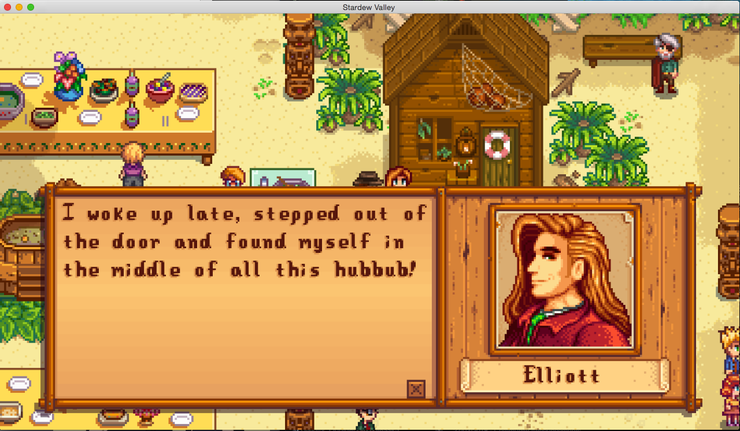This screenshot has height=431, width=740.
Task: Minimize the game window
Action: point(19,7)
